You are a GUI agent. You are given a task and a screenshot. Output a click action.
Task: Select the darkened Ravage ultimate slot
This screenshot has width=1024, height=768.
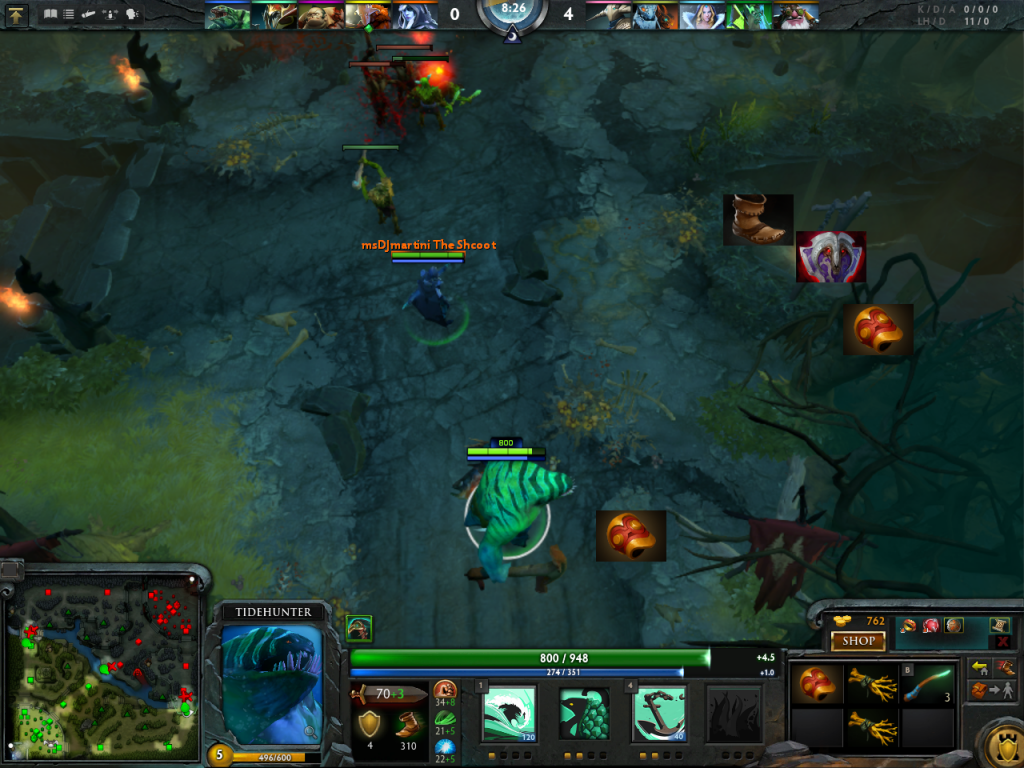pos(733,715)
